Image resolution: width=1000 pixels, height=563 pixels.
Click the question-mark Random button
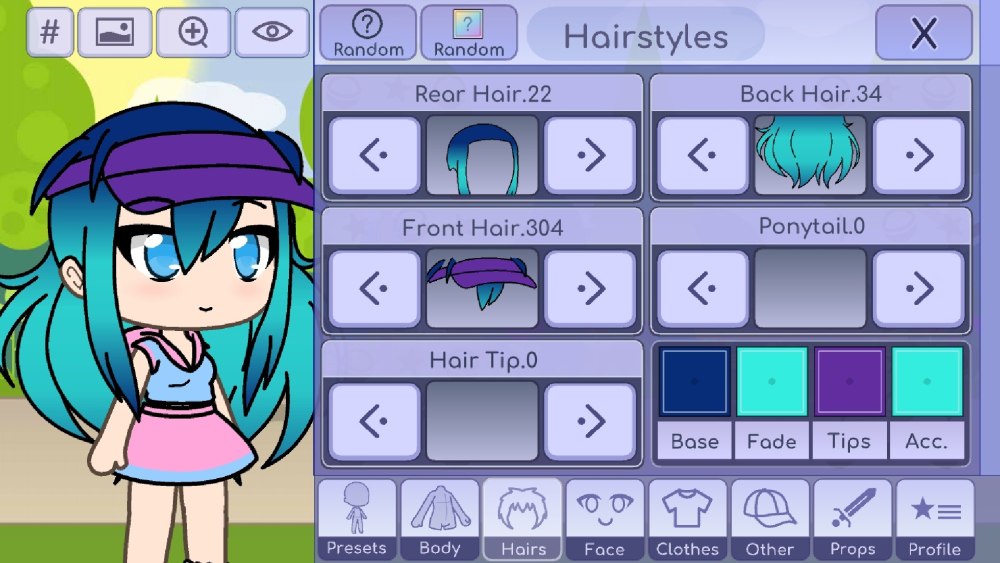click(368, 33)
